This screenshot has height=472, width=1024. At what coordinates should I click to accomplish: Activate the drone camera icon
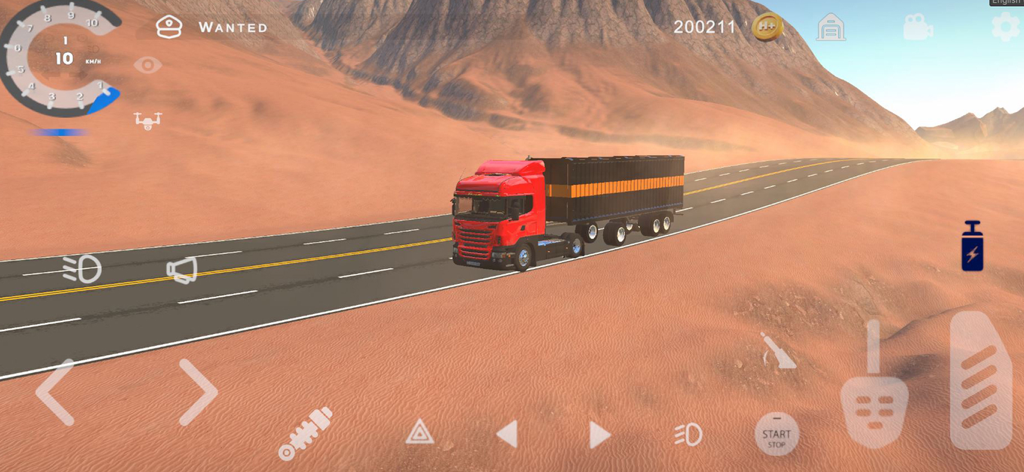(148, 120)
